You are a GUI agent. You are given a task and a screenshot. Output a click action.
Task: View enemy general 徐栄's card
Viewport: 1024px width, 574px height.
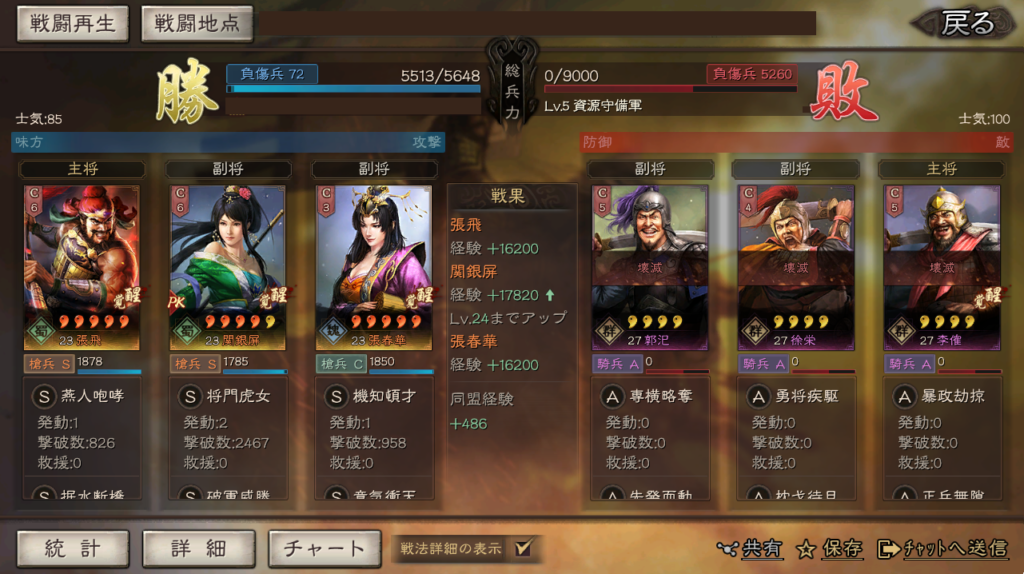[796, 267]
